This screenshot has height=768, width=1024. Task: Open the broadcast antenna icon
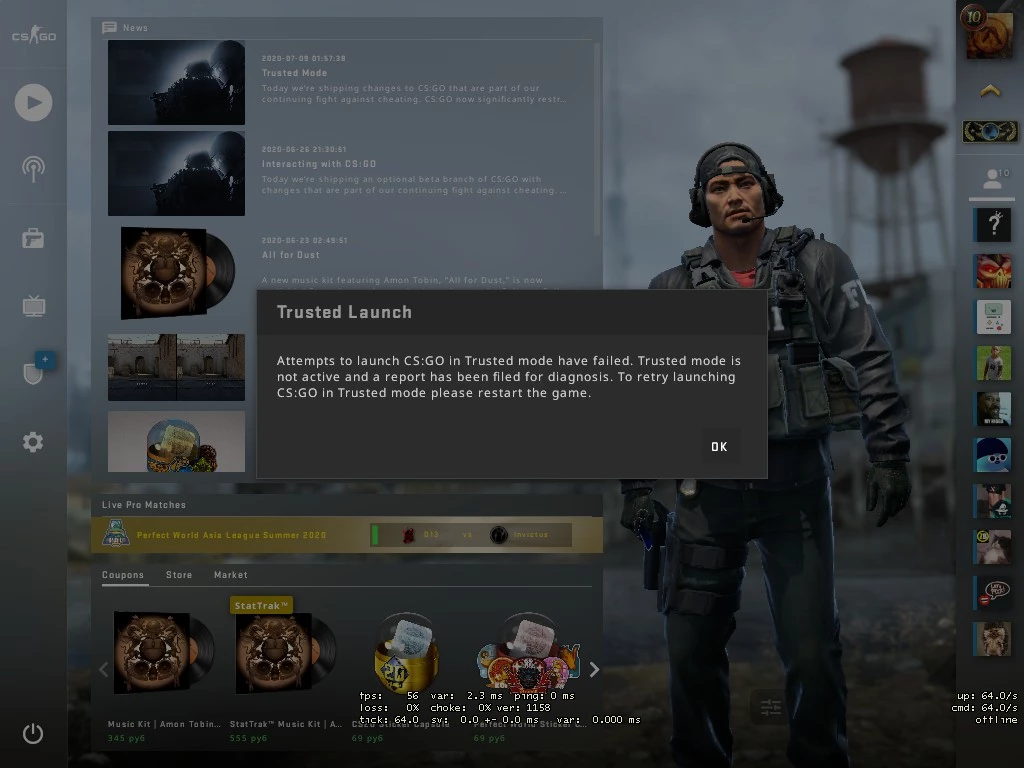pyautogui.click(x=33, y=168)
